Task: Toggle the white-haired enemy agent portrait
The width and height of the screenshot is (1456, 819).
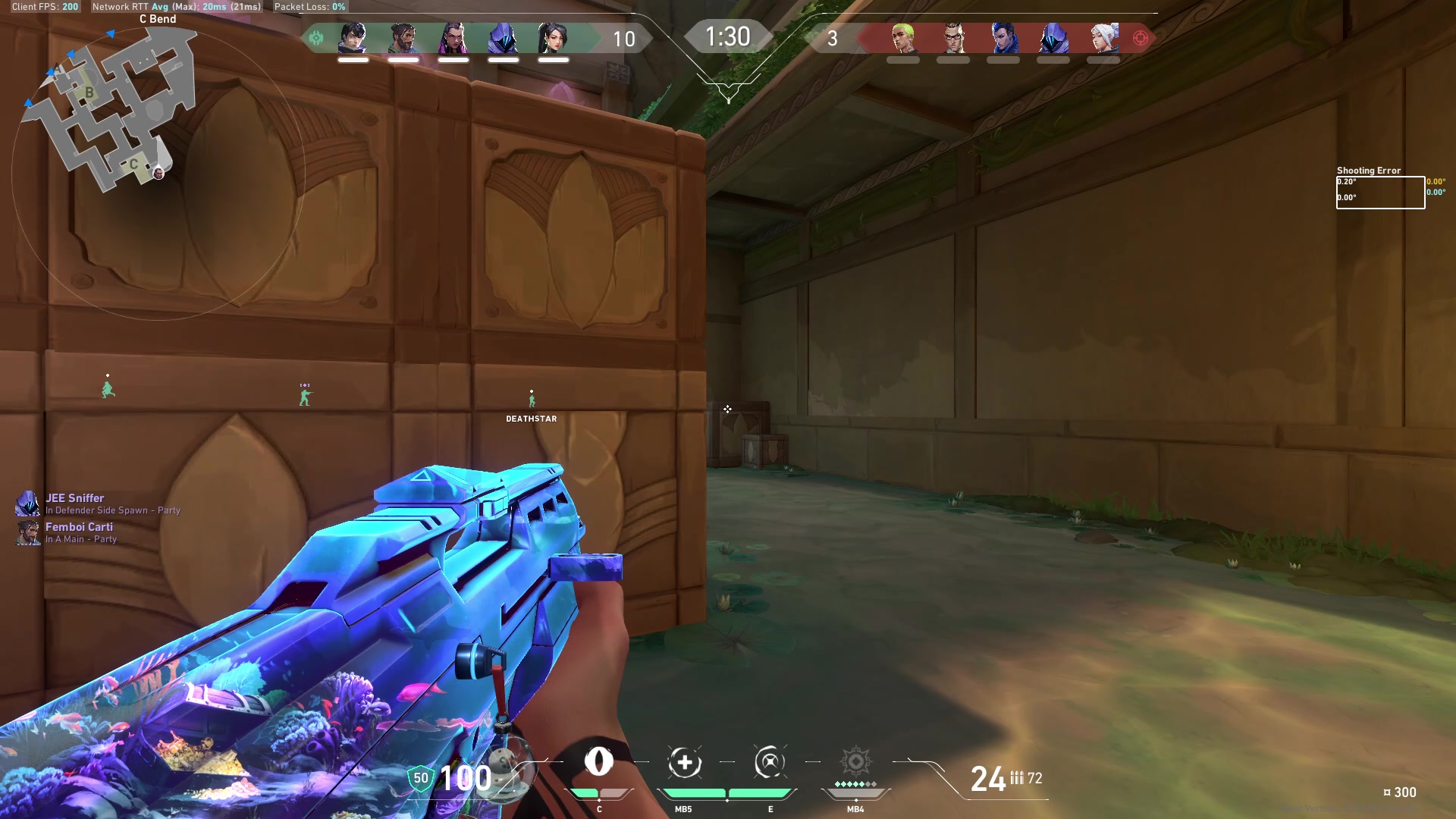Action: coord(1106,37)
